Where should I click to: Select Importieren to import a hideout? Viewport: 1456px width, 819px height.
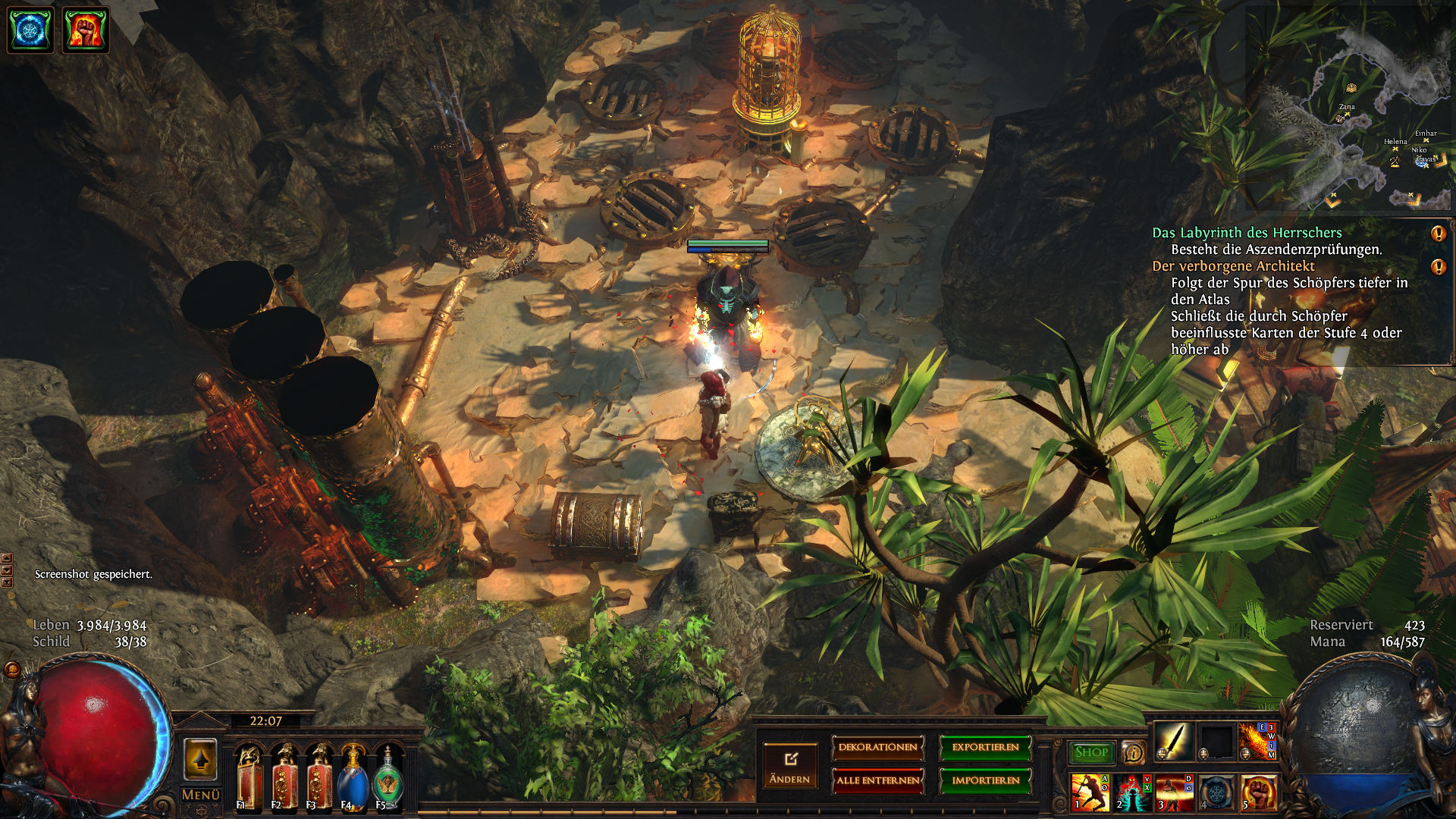coord(985,780)
